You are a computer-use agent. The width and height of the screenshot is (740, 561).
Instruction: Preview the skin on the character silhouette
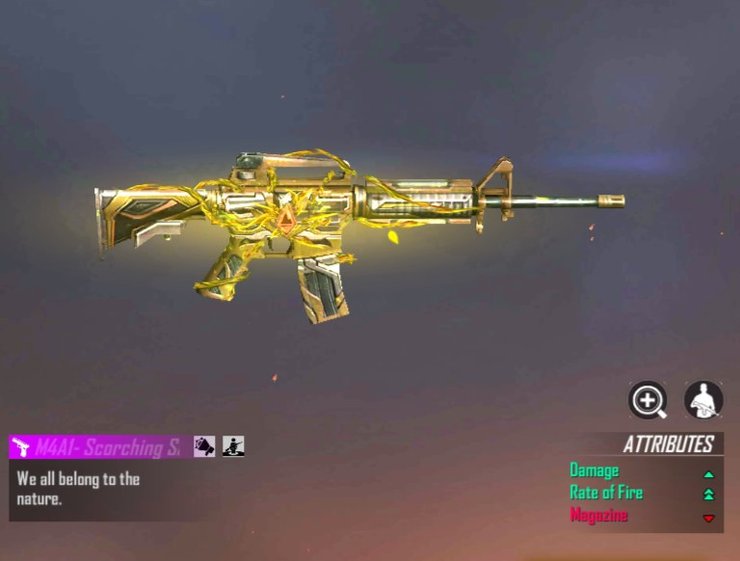pos(703,400)
